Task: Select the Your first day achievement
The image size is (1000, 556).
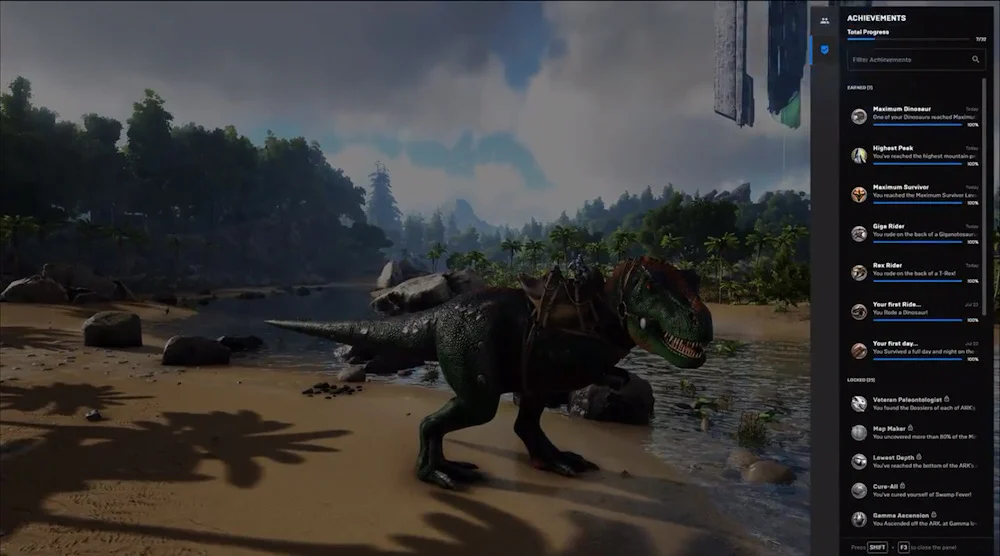Action: (x=915, y=350)
